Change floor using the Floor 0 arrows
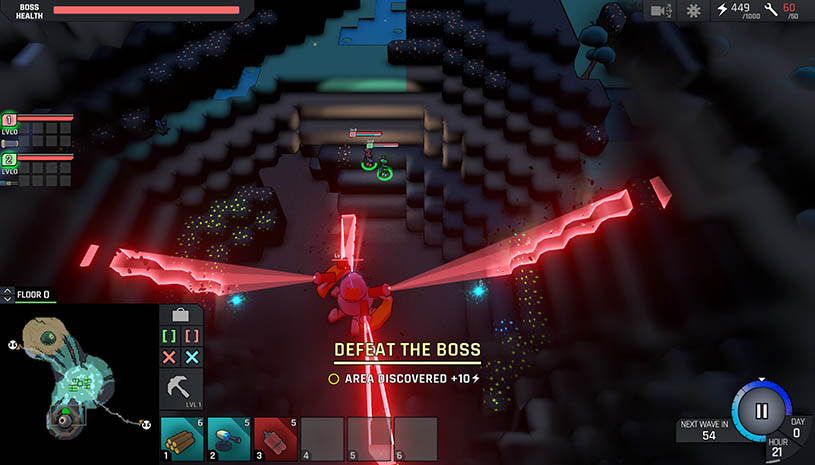815x465 pixels. (x=8, y=295)
